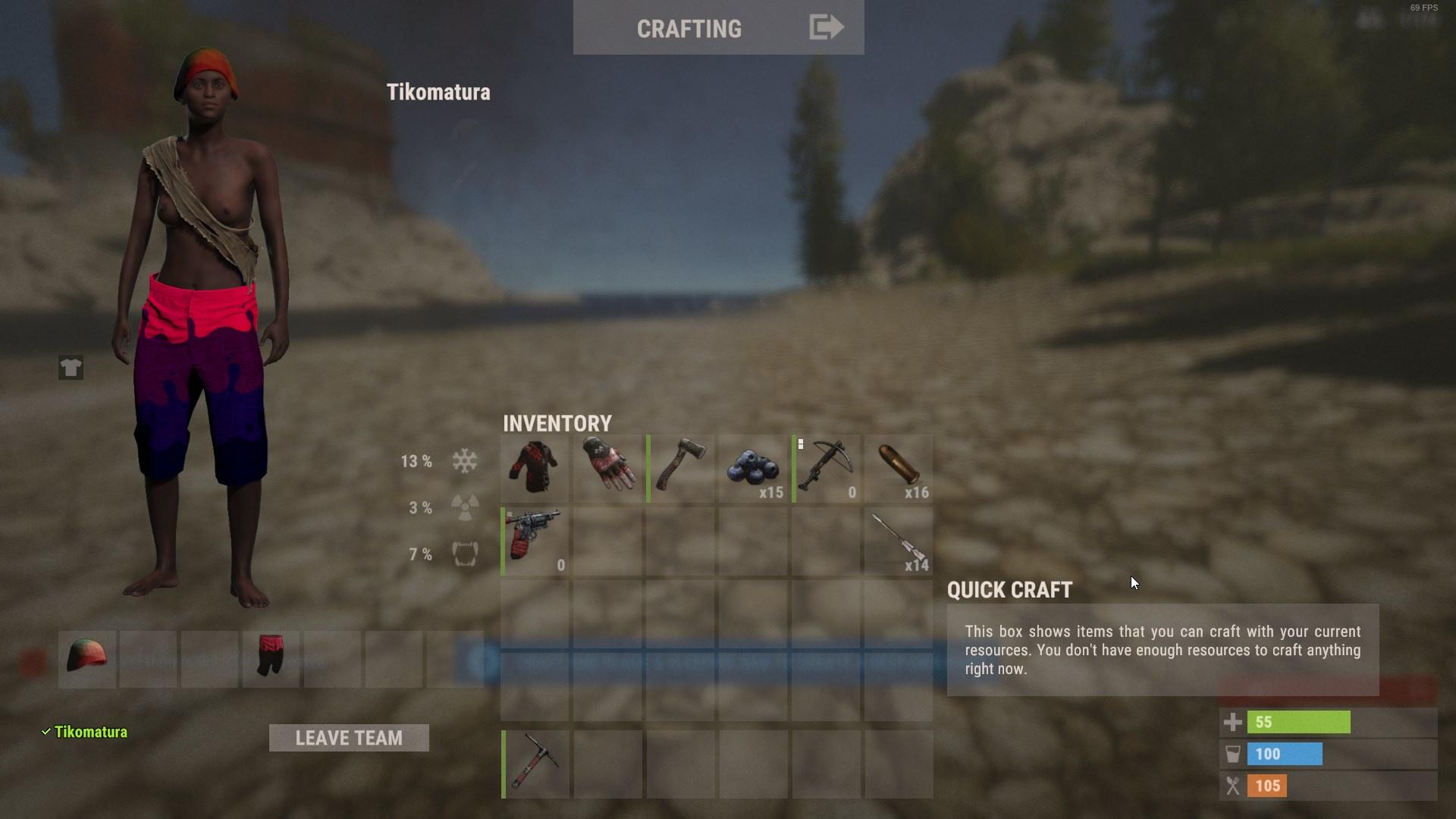Viewport: 1456px width, 819px height.
Task: Click the snowflake cold status icon
Action: click(x=463, y=460)
